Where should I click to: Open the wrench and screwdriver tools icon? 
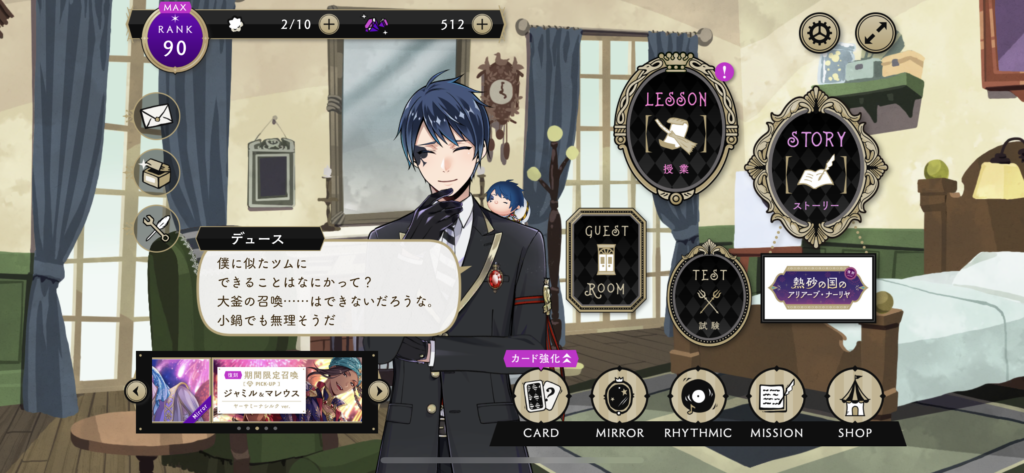point(157,229)
